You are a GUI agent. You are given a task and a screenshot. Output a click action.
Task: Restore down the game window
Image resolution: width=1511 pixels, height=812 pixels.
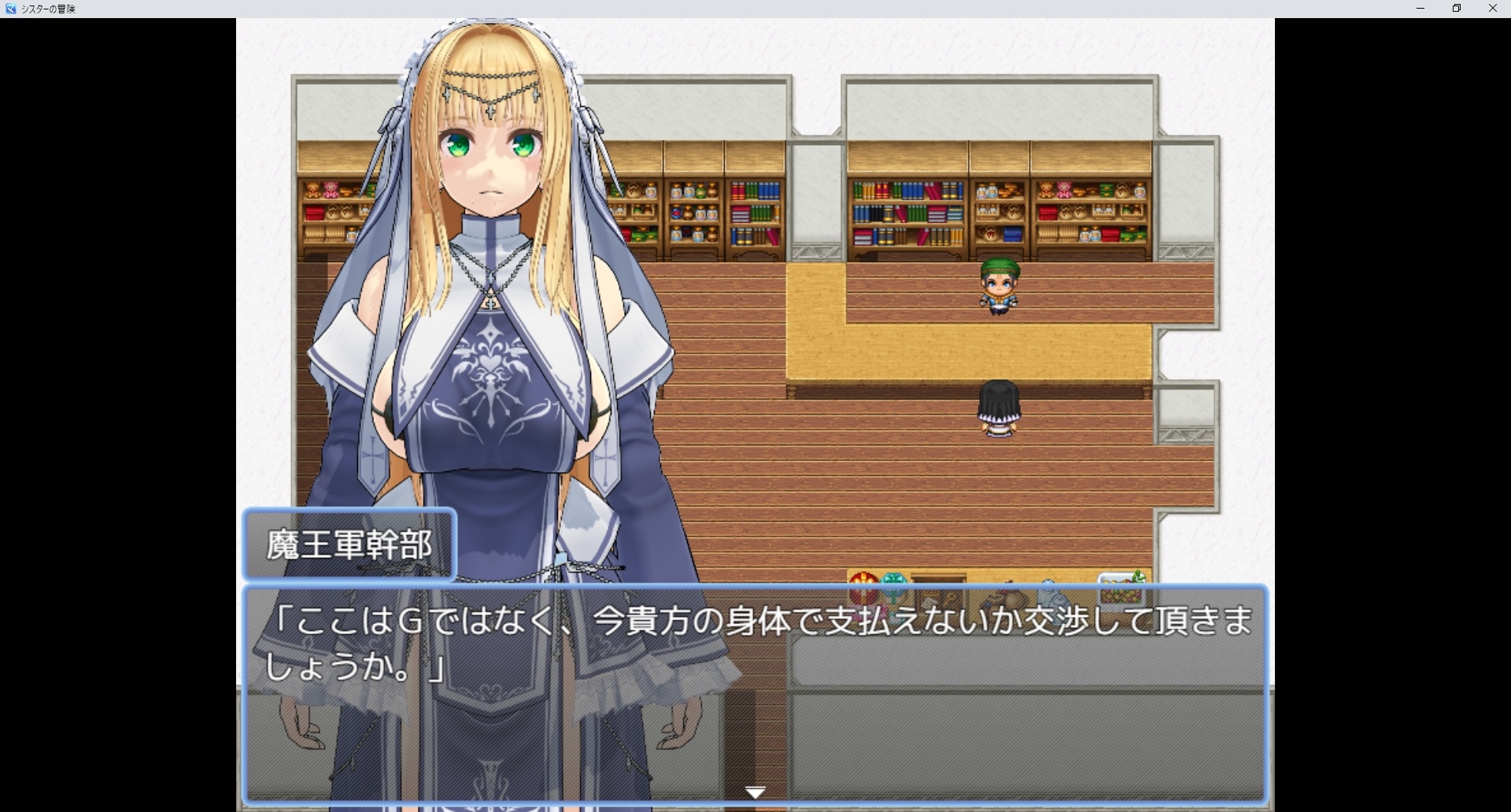point(1457,9)
